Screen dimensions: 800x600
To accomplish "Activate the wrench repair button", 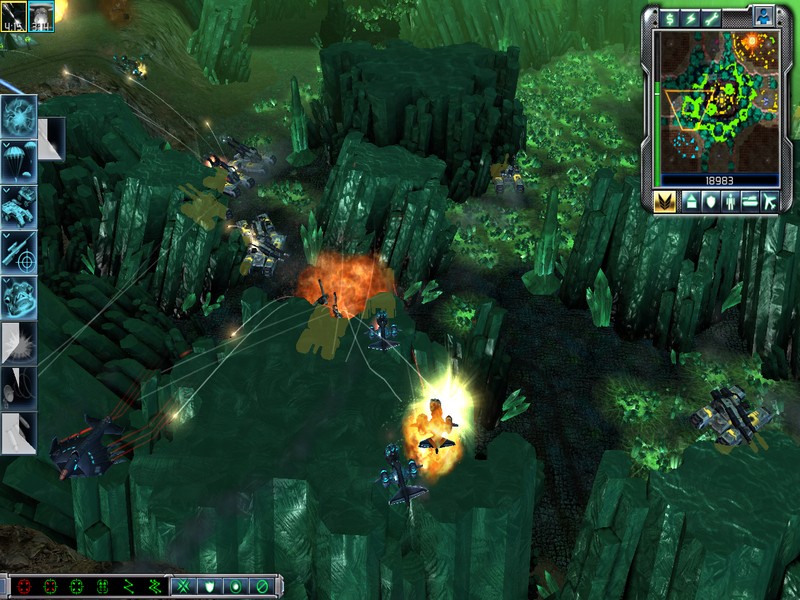I will tap(712, 18).
